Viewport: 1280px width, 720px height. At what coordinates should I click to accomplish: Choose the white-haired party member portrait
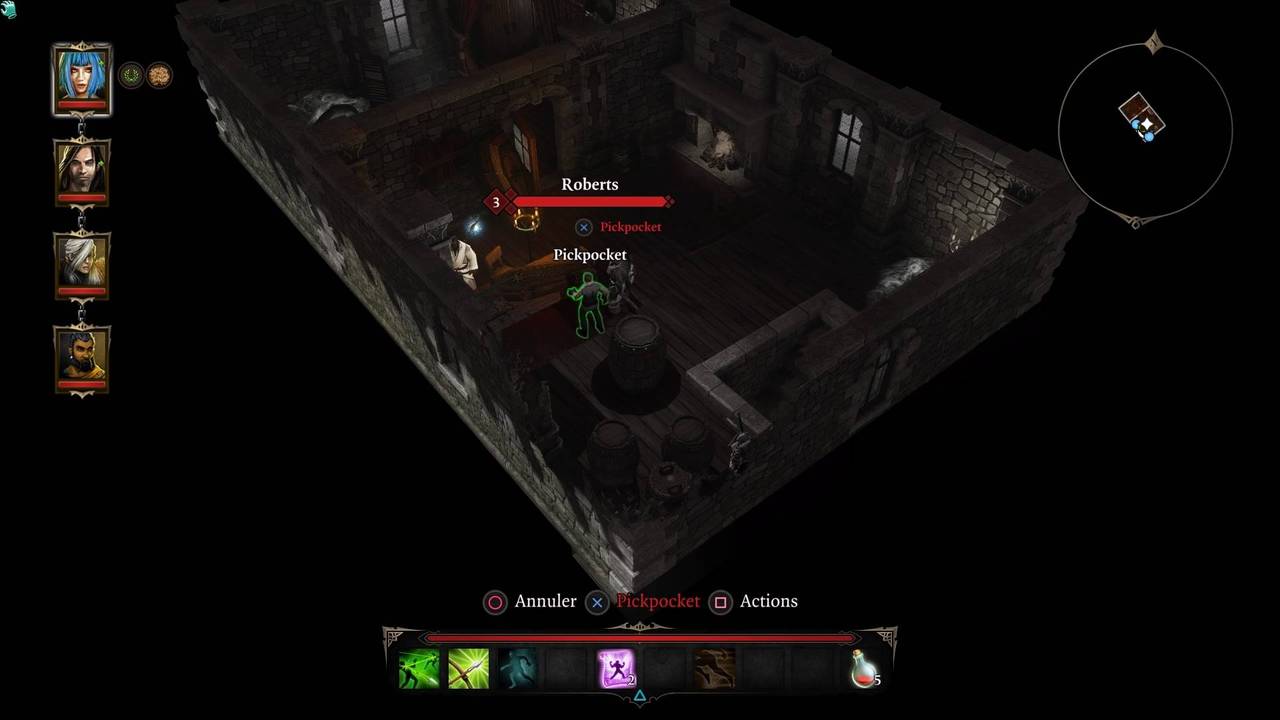pos(81,261)
